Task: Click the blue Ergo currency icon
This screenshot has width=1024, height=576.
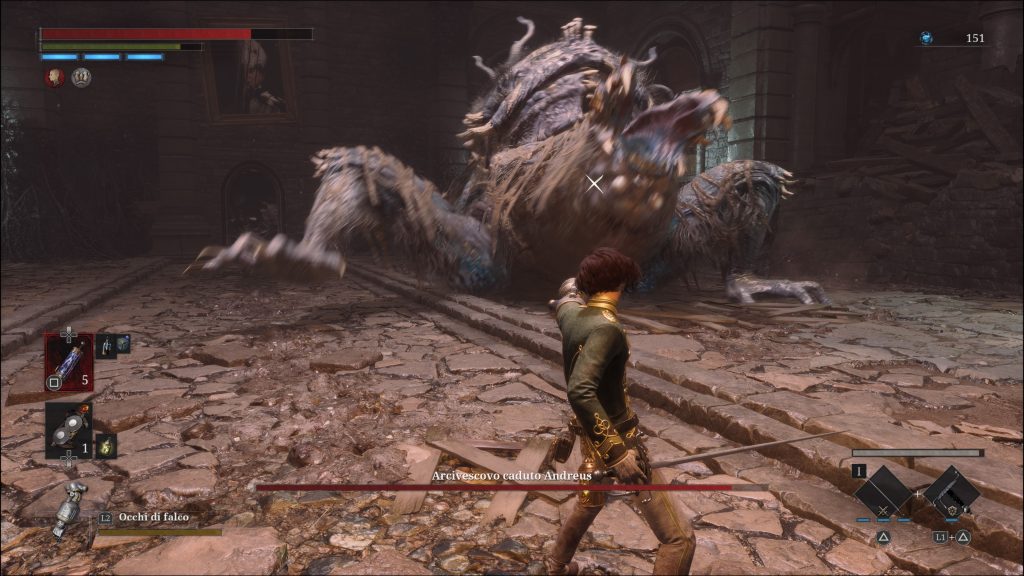Action: tap(927, 38)
